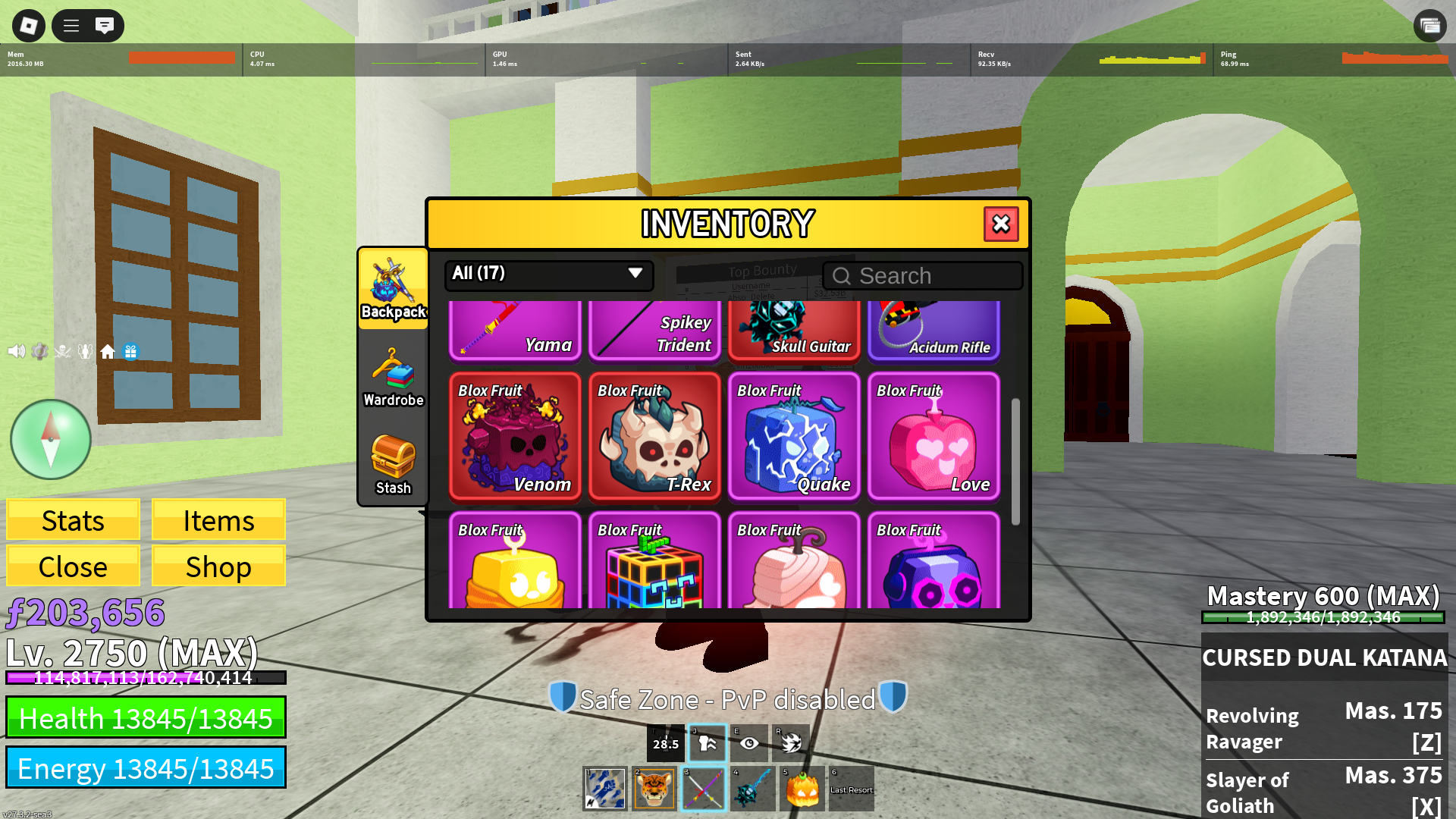Close the Inventory window
Viewport: 1456px width, 819px height.
(1000, 224)
